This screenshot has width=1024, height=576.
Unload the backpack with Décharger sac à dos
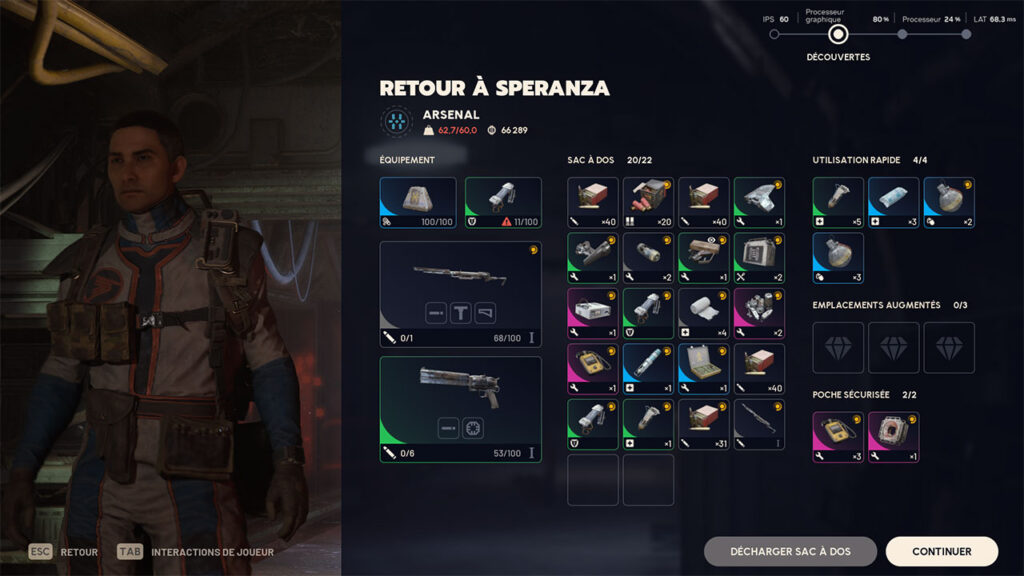(x=790, y=551)
